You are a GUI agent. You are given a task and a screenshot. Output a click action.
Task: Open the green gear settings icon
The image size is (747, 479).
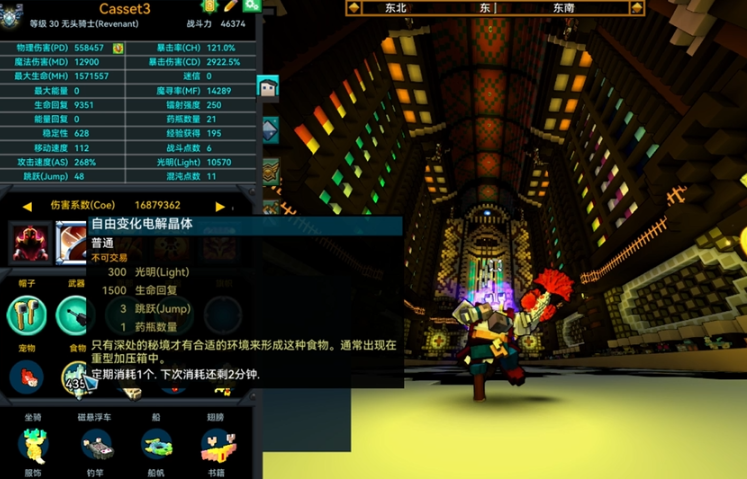[251, 5]
